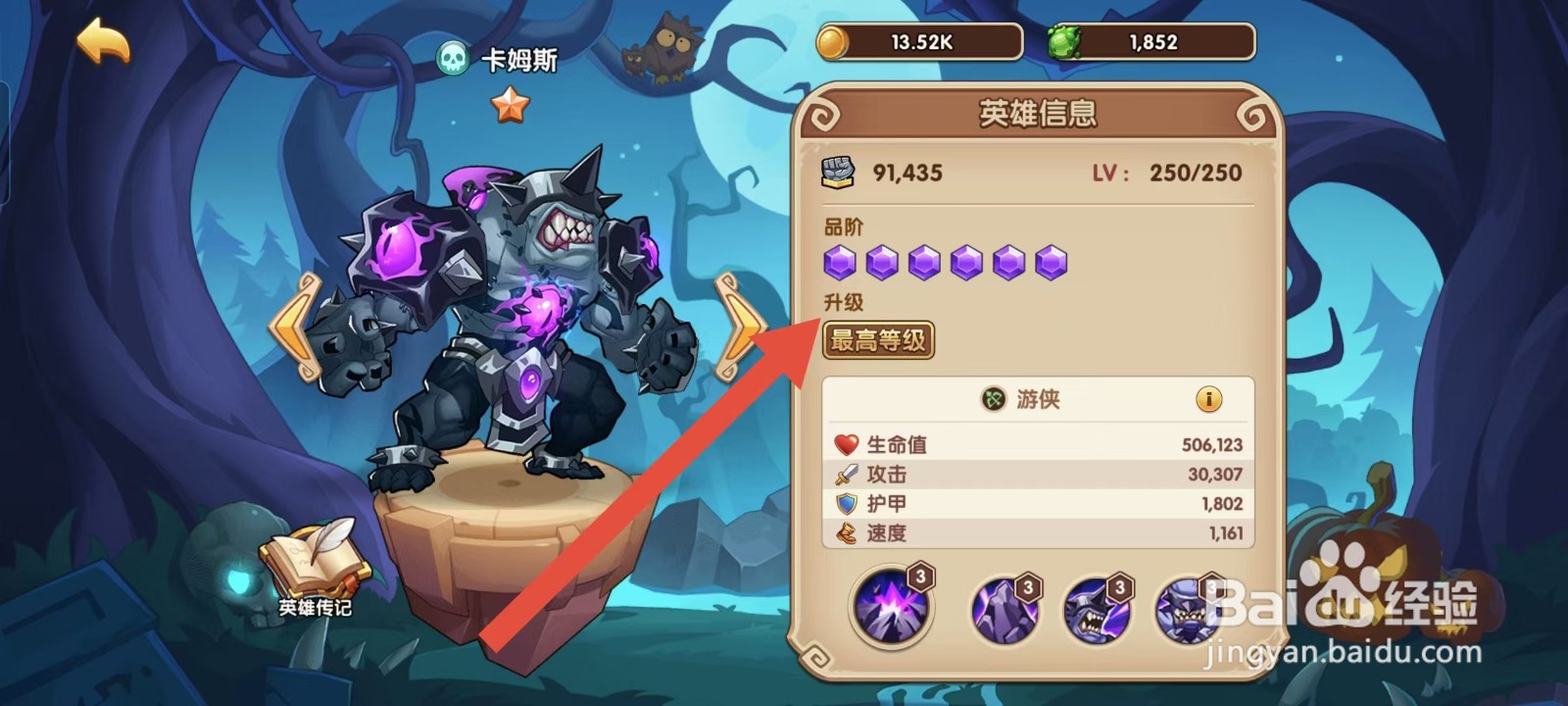
Task: Click the star above the hero
Action: (x=510, y=101)
